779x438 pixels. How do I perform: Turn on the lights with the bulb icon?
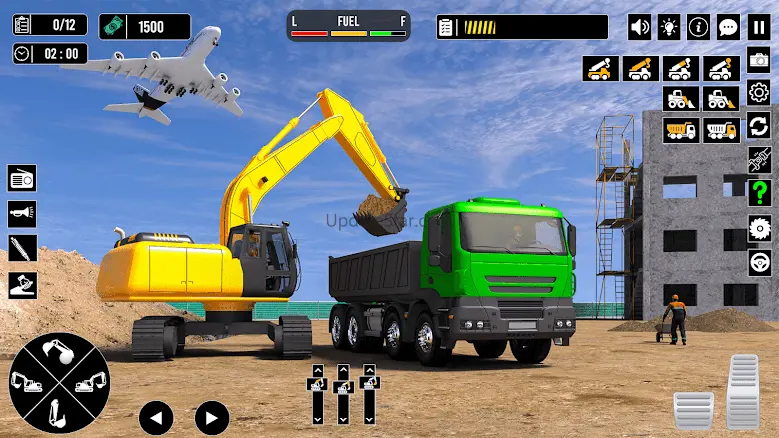click(669, 27)
